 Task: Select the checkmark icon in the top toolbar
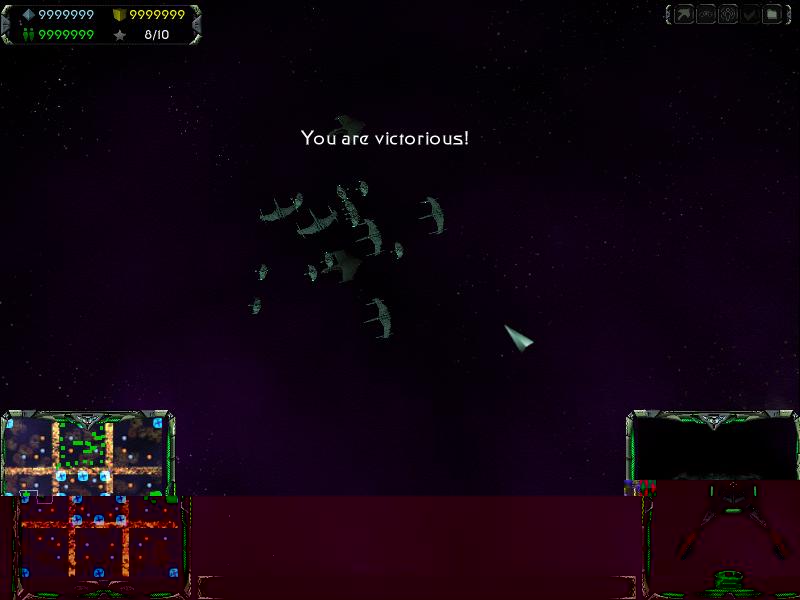[750, 15]
